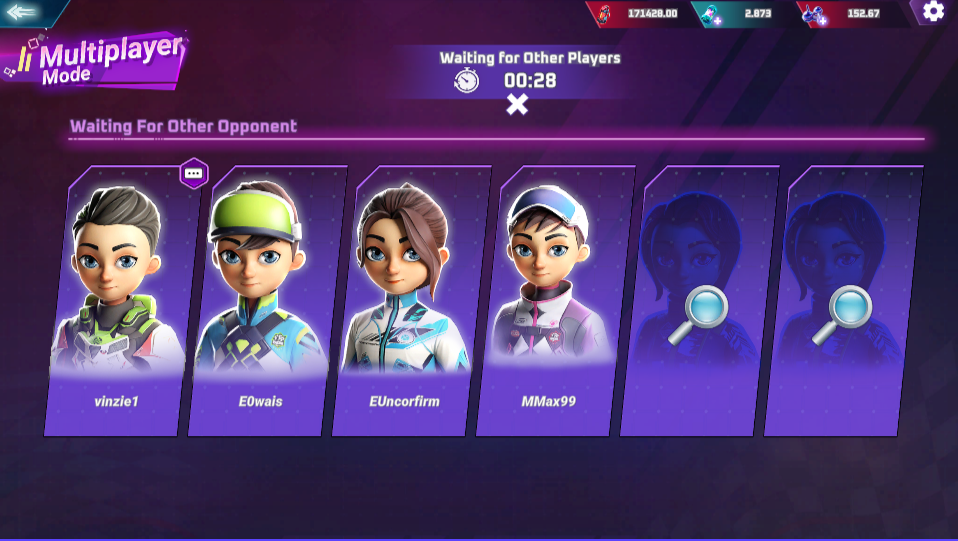Go back with the arrow button
958x541 pixels.
[22, 12]
